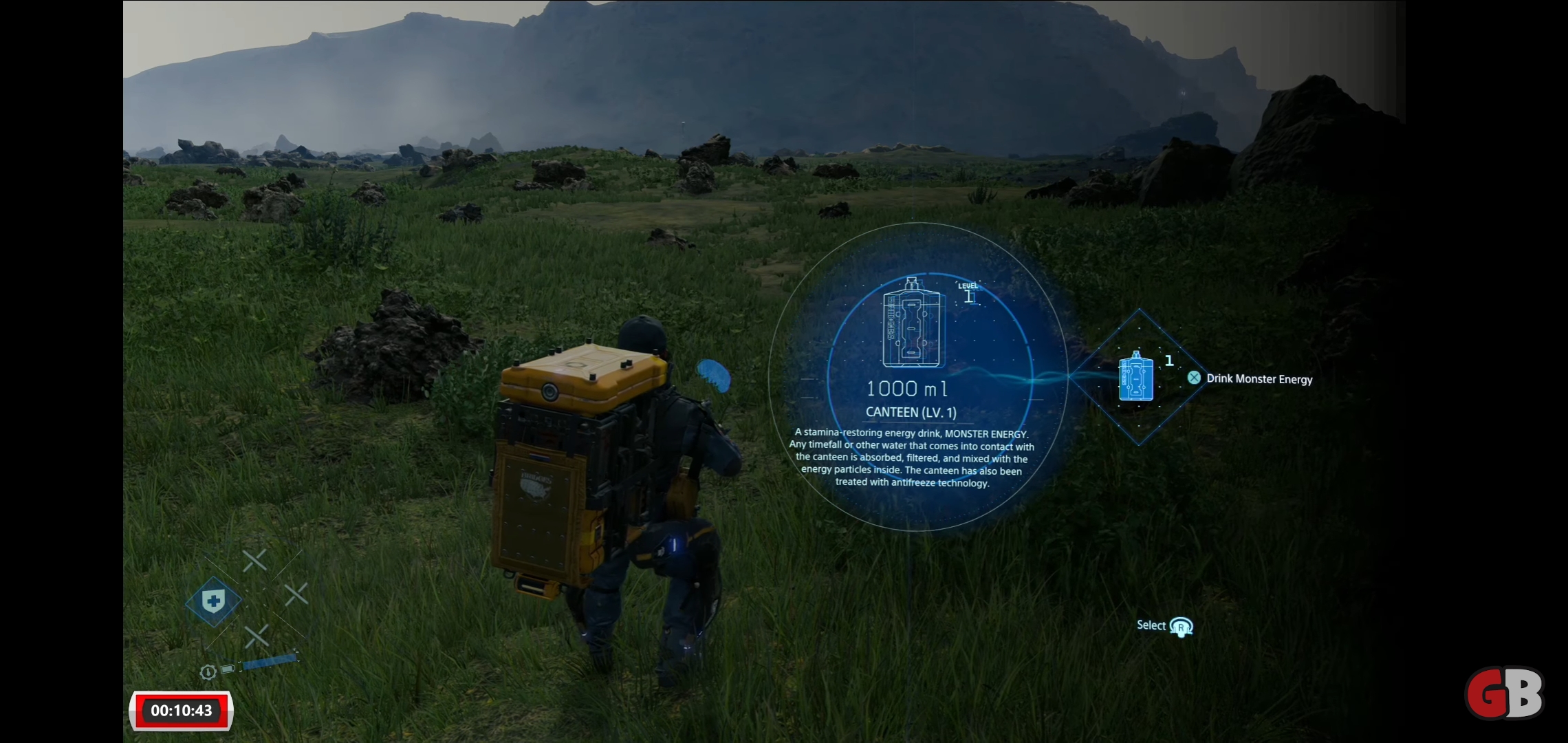This screenshot has width=1568, height=743.
Task: Click the gear-shaped timer icon near the stamina bar
Action: pyautogui.click(x=208, y=673)
